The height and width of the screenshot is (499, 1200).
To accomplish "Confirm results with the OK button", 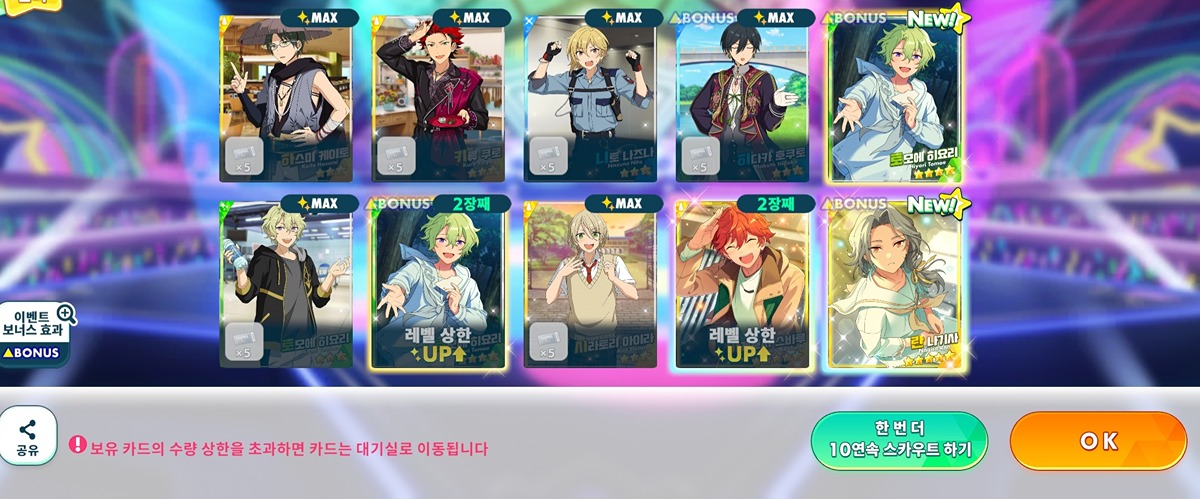I will [1098, 441].
